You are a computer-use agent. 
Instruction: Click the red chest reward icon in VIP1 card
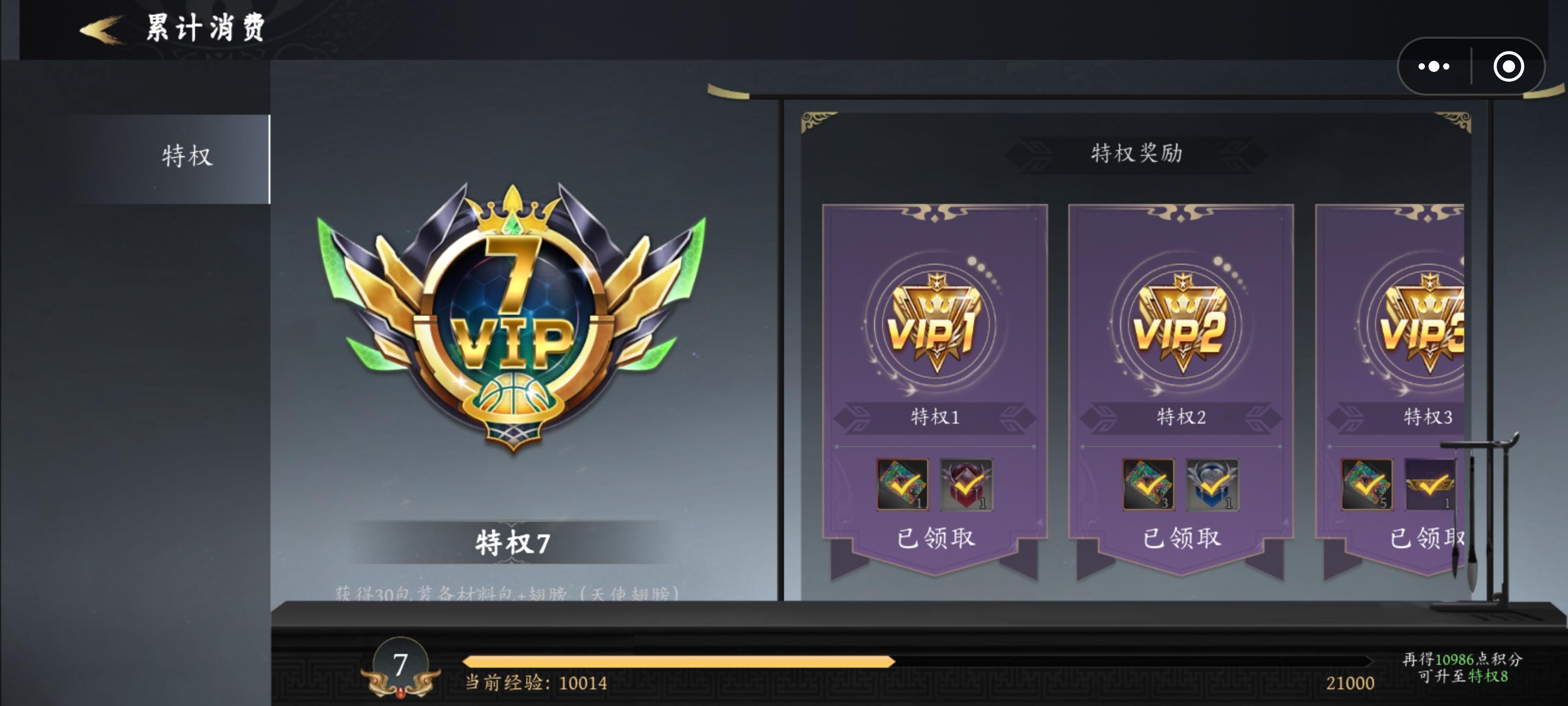[x=968, y=486]
